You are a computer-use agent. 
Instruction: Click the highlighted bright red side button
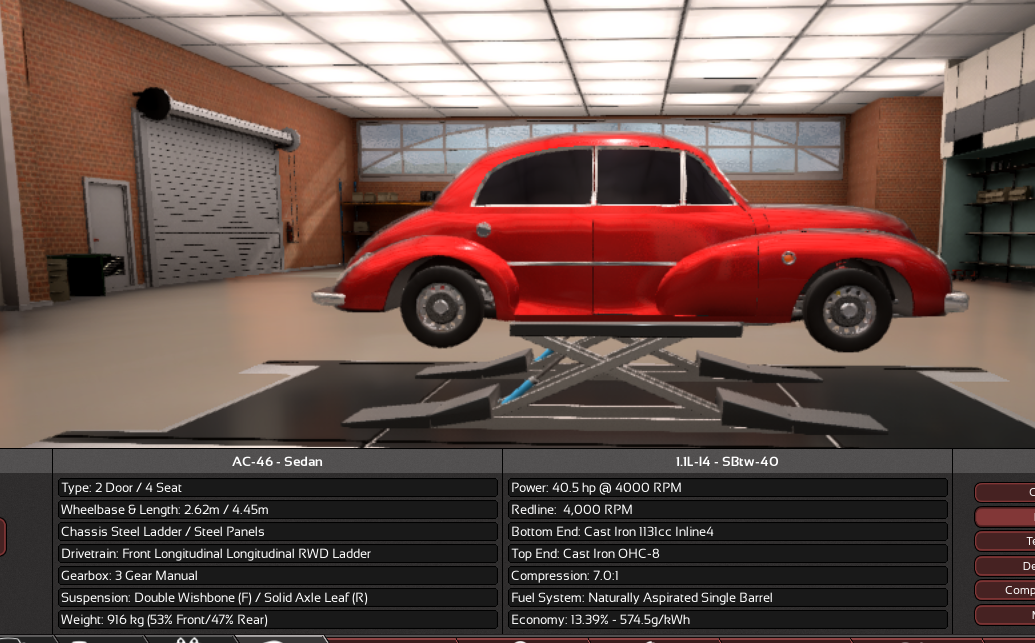[x=1006, y=517]
